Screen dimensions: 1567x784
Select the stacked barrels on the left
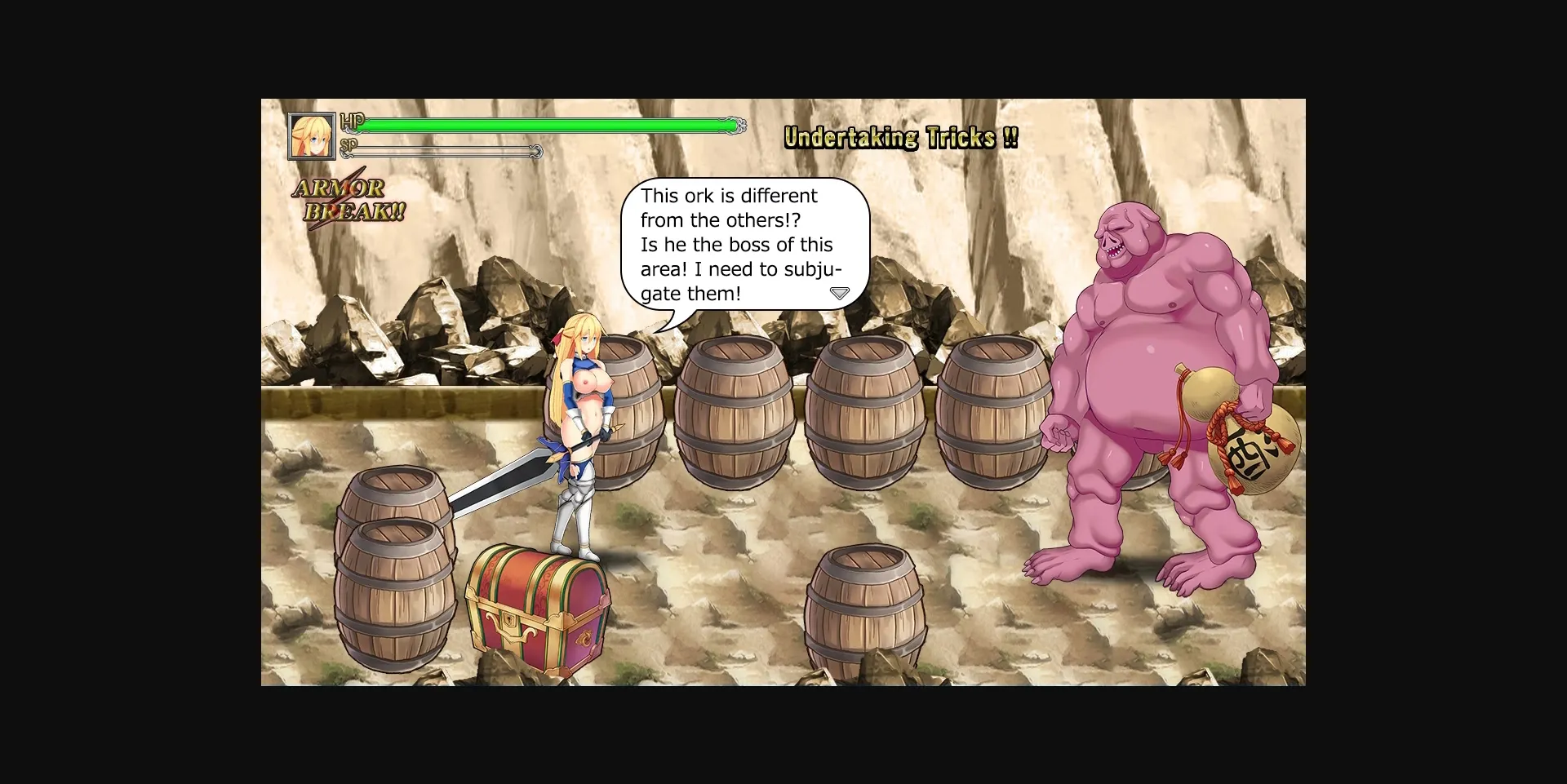[392, 563]
